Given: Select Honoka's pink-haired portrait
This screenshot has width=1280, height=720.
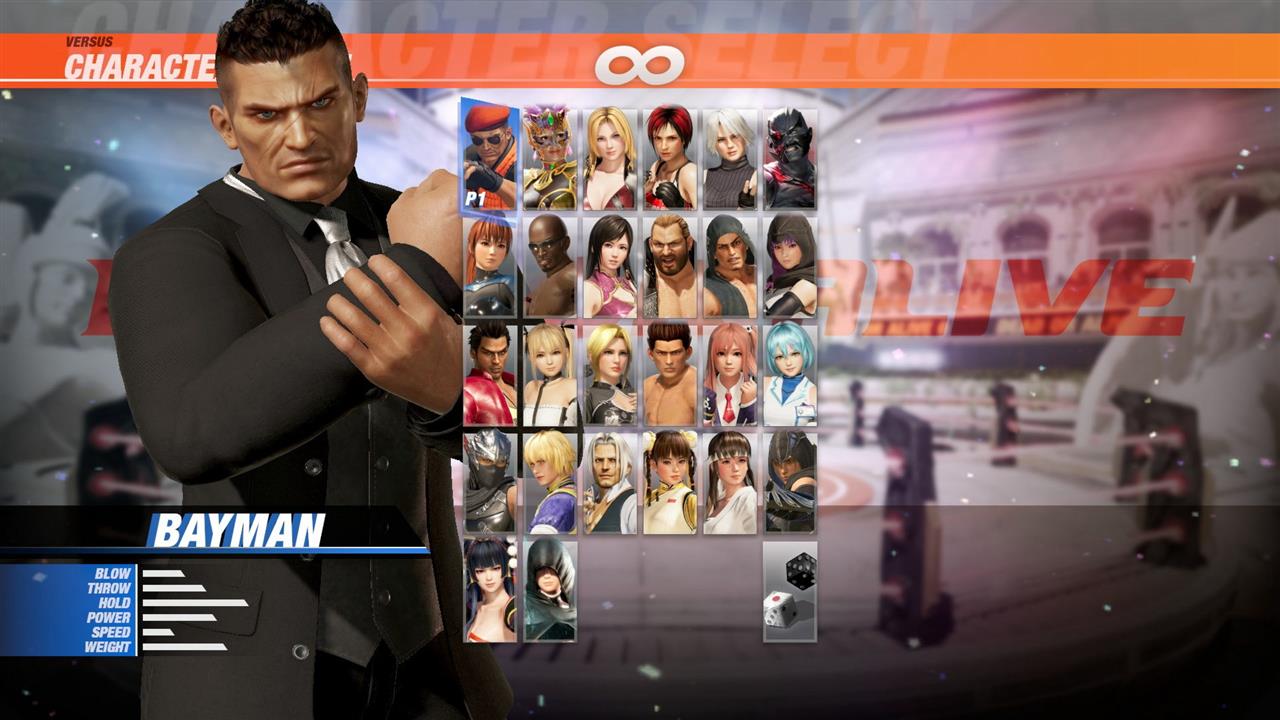Looking at the screenshot, I should coord(730,375).
